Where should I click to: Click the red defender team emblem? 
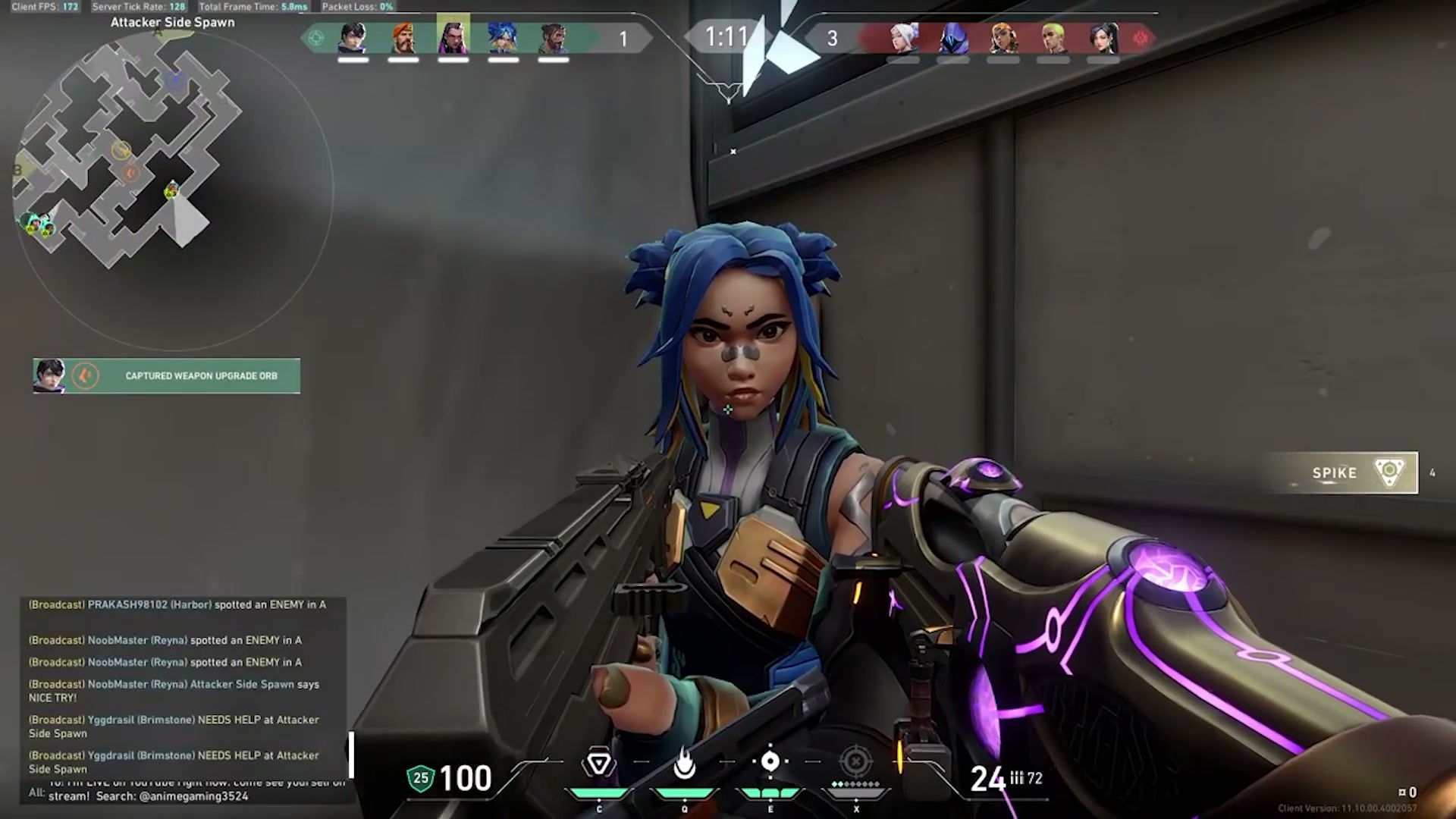pyautogui.click(x=1140, y=38)
